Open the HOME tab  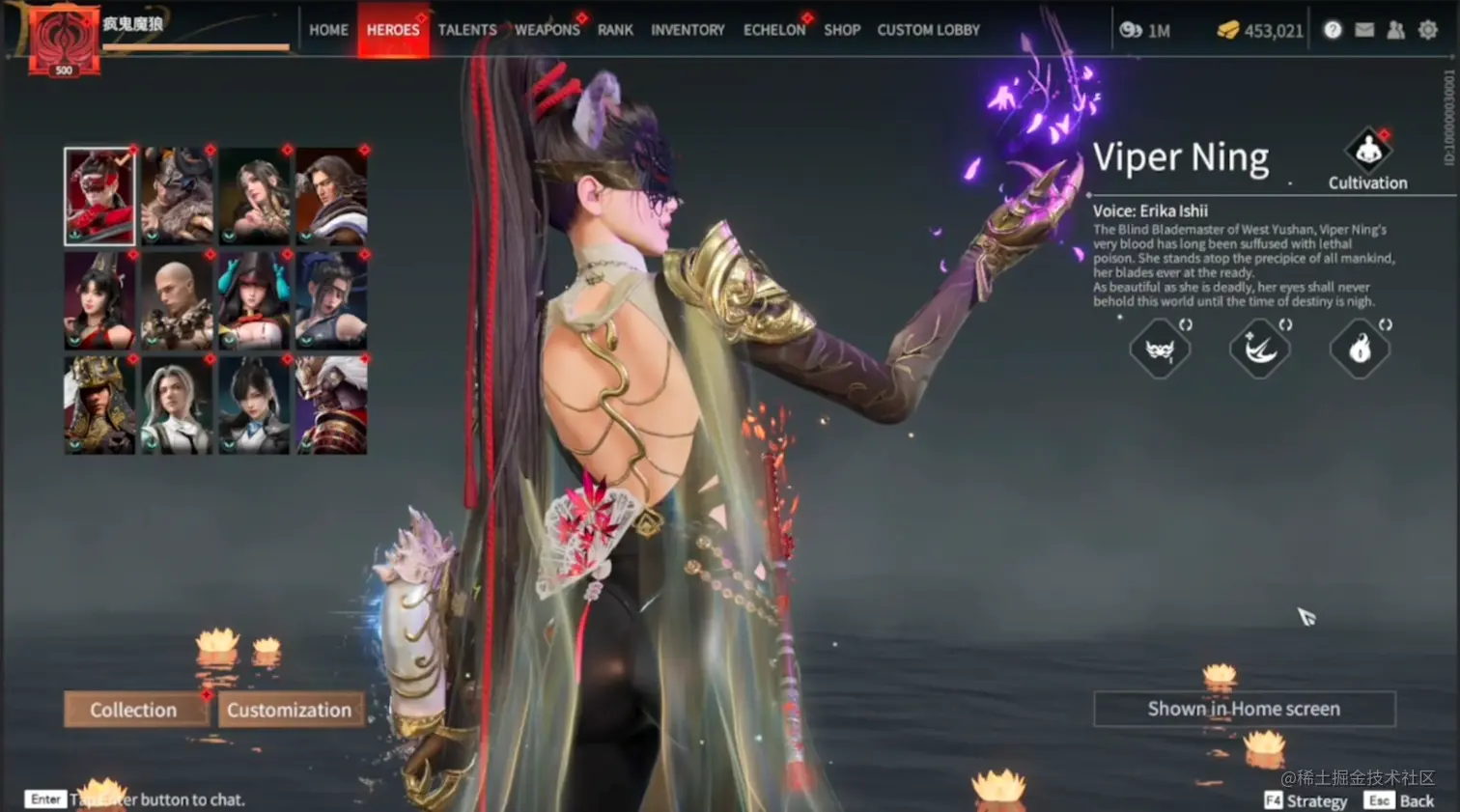click(x=328, y=30)
